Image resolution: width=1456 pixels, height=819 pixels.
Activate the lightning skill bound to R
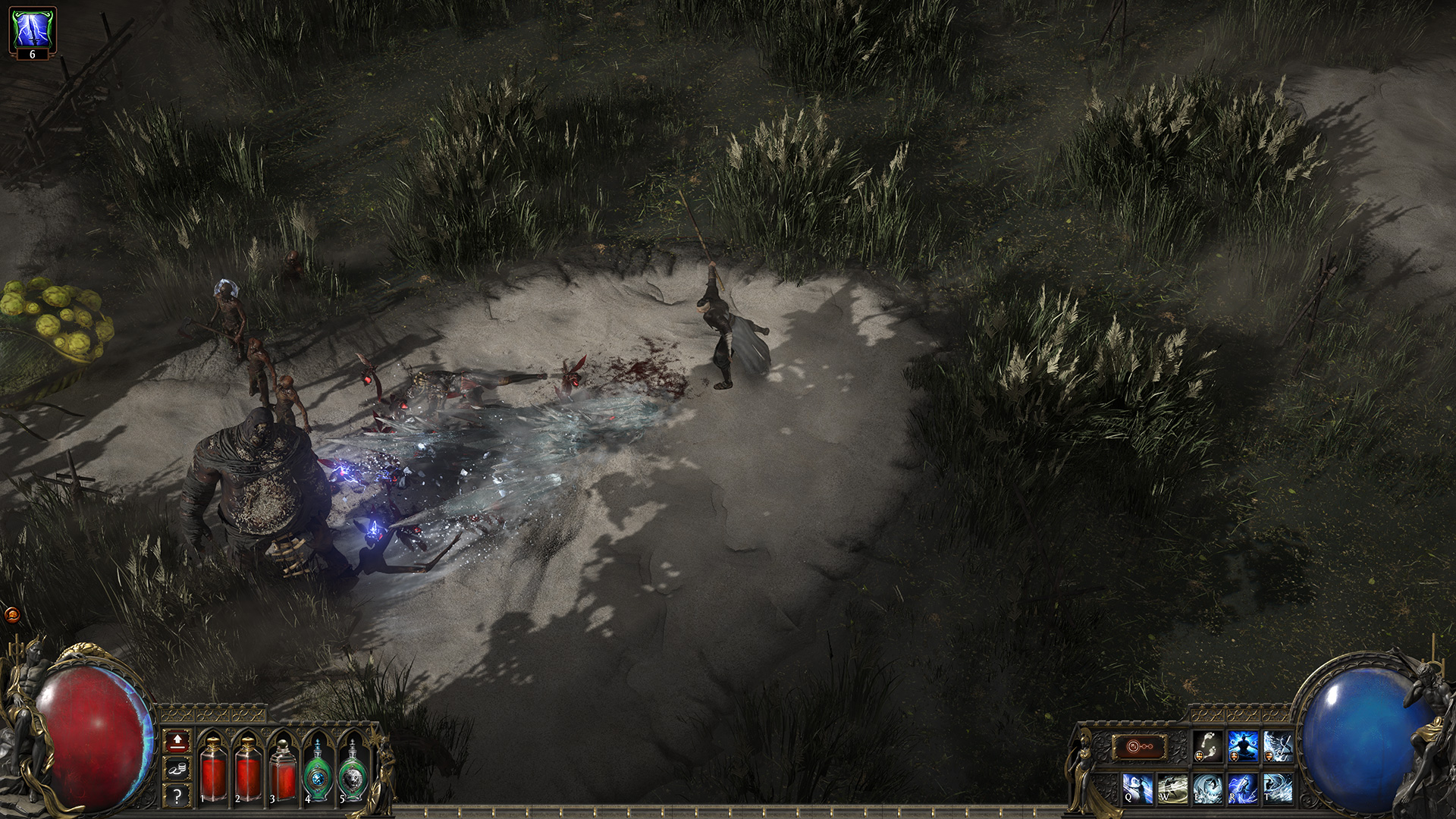[1244, 789]
